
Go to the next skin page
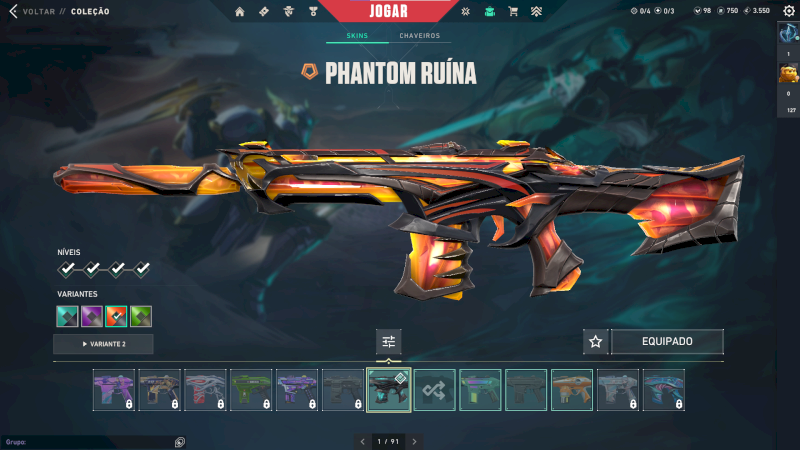click(x=414, y=441)
